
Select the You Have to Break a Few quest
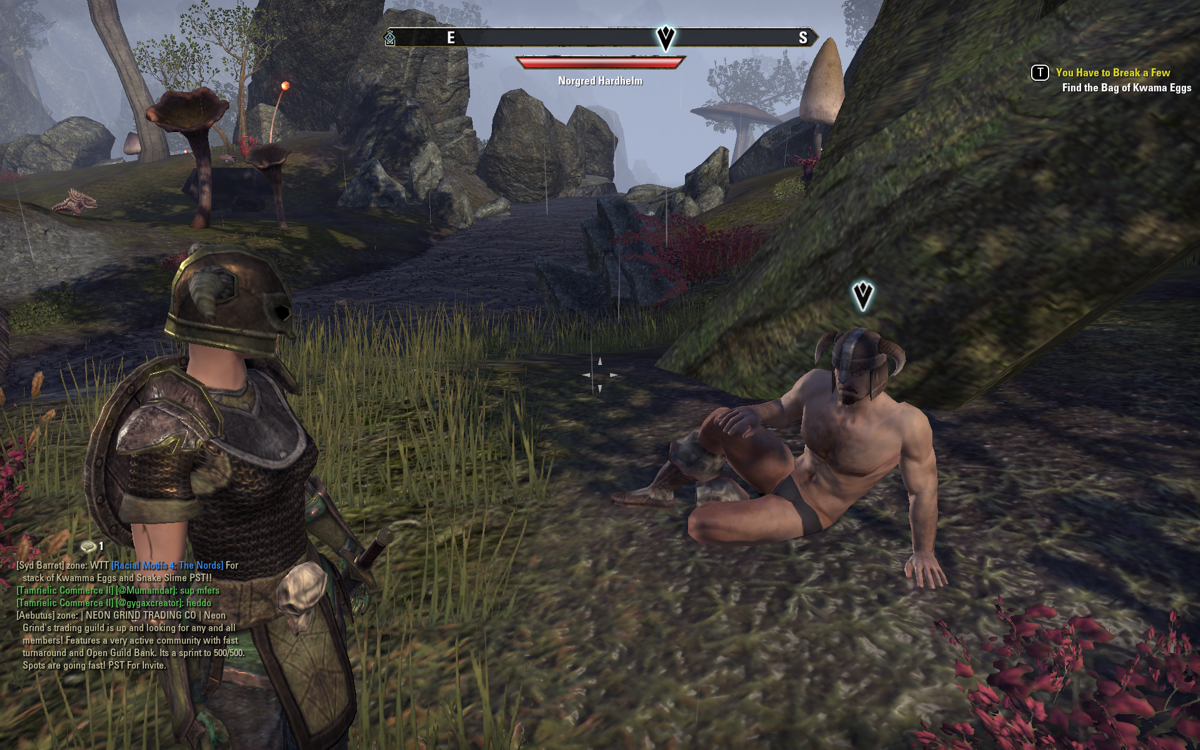(1112, 73)
